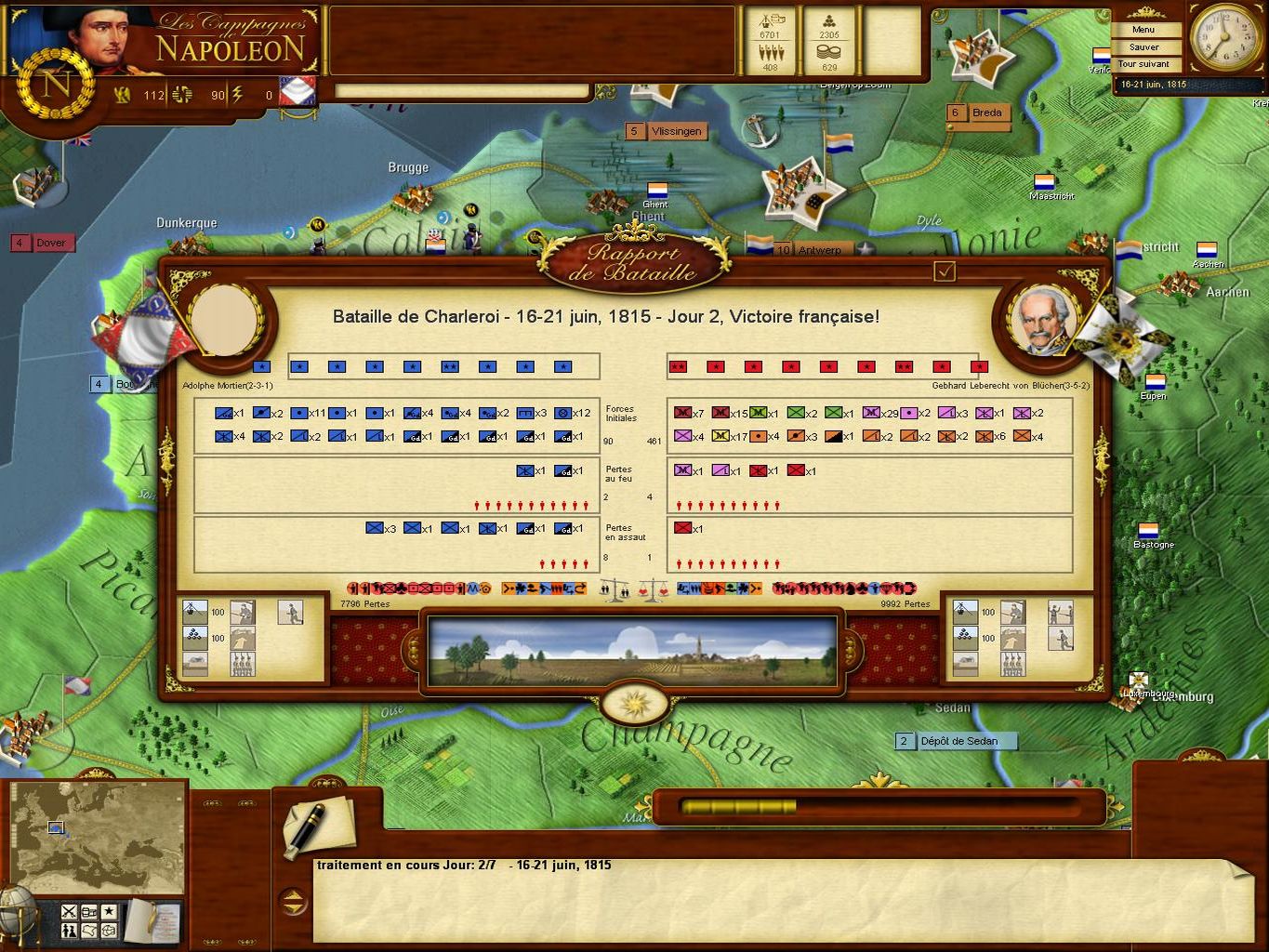This screenshot has width=1269, height=952.
Task: Click the Sauver button to save
Action: [x=1144, y=46]
